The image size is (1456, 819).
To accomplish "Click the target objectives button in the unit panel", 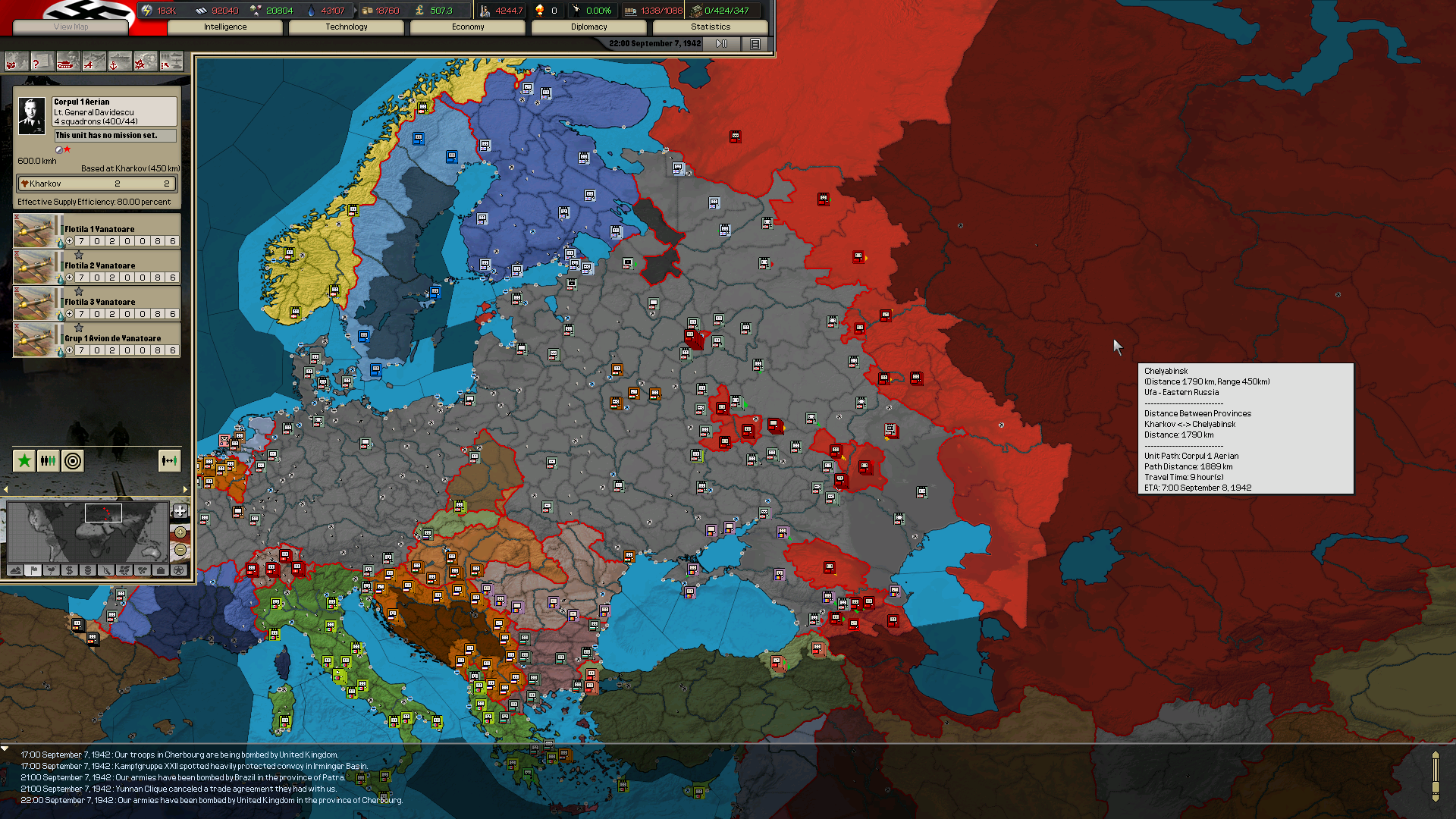I will pos(72,460).
